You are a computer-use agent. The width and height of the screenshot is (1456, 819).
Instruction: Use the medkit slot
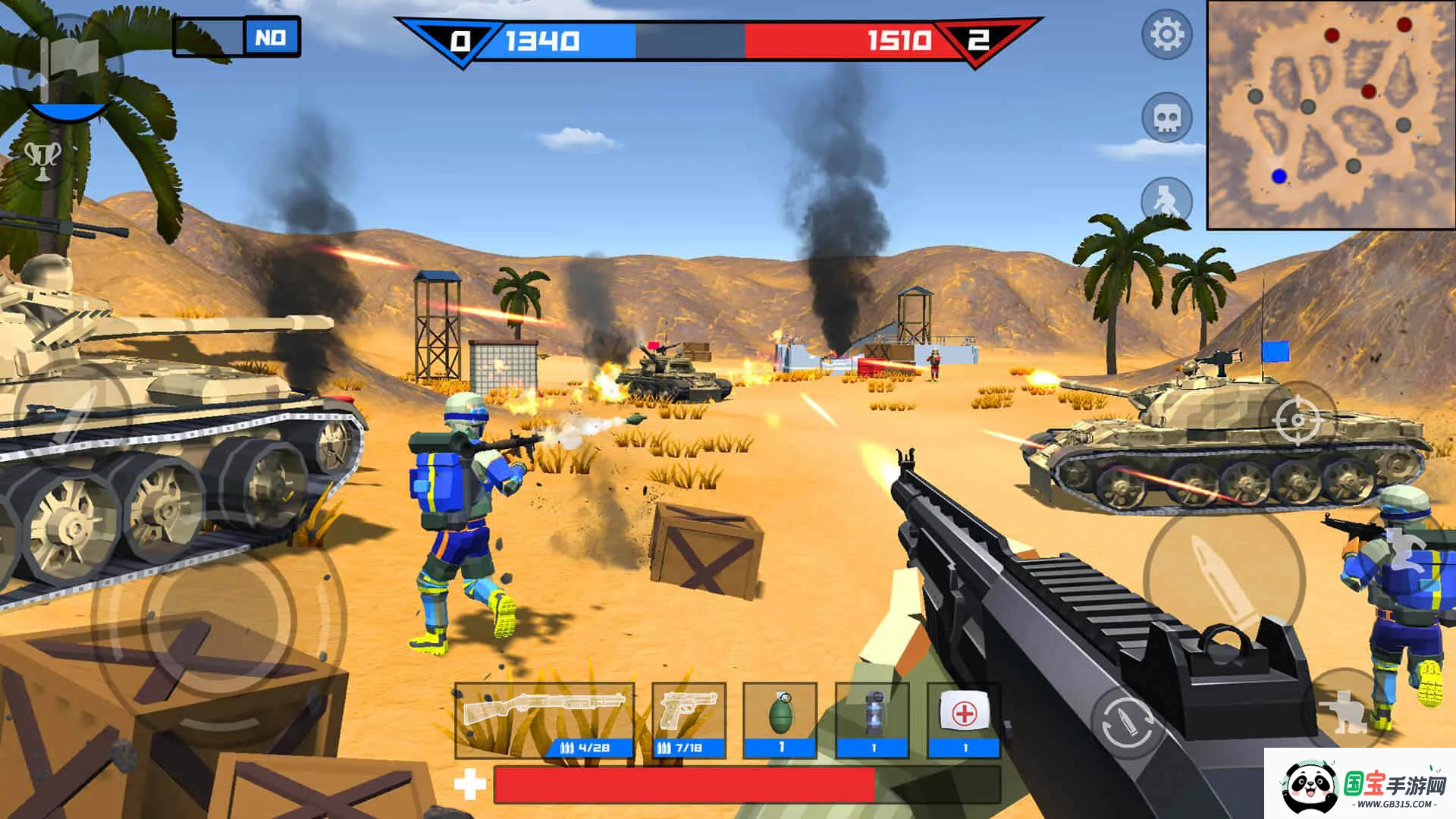coord(965,720)
